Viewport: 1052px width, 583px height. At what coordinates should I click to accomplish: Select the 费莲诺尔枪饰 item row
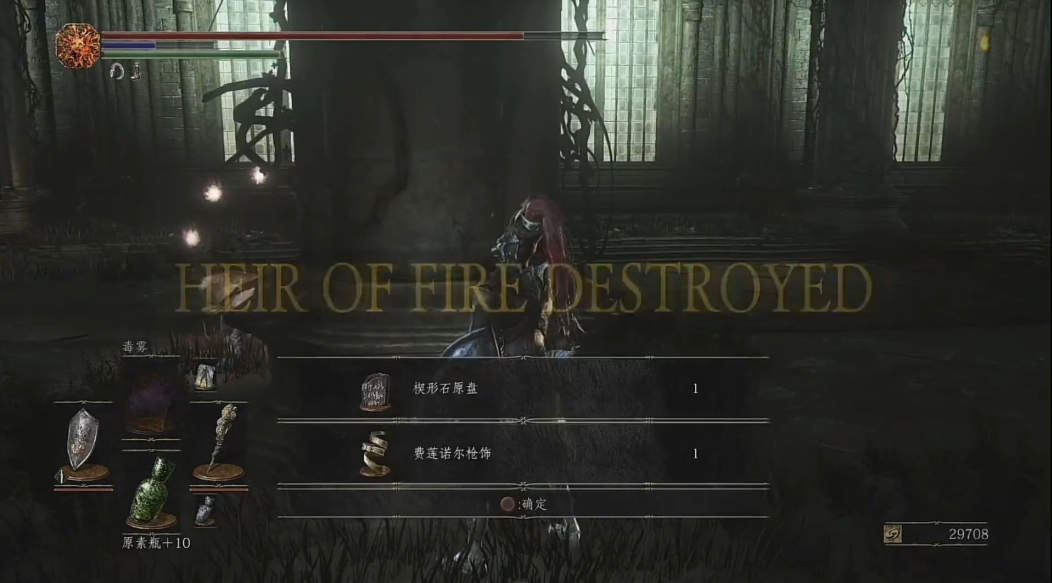click(x=522, y=454)
